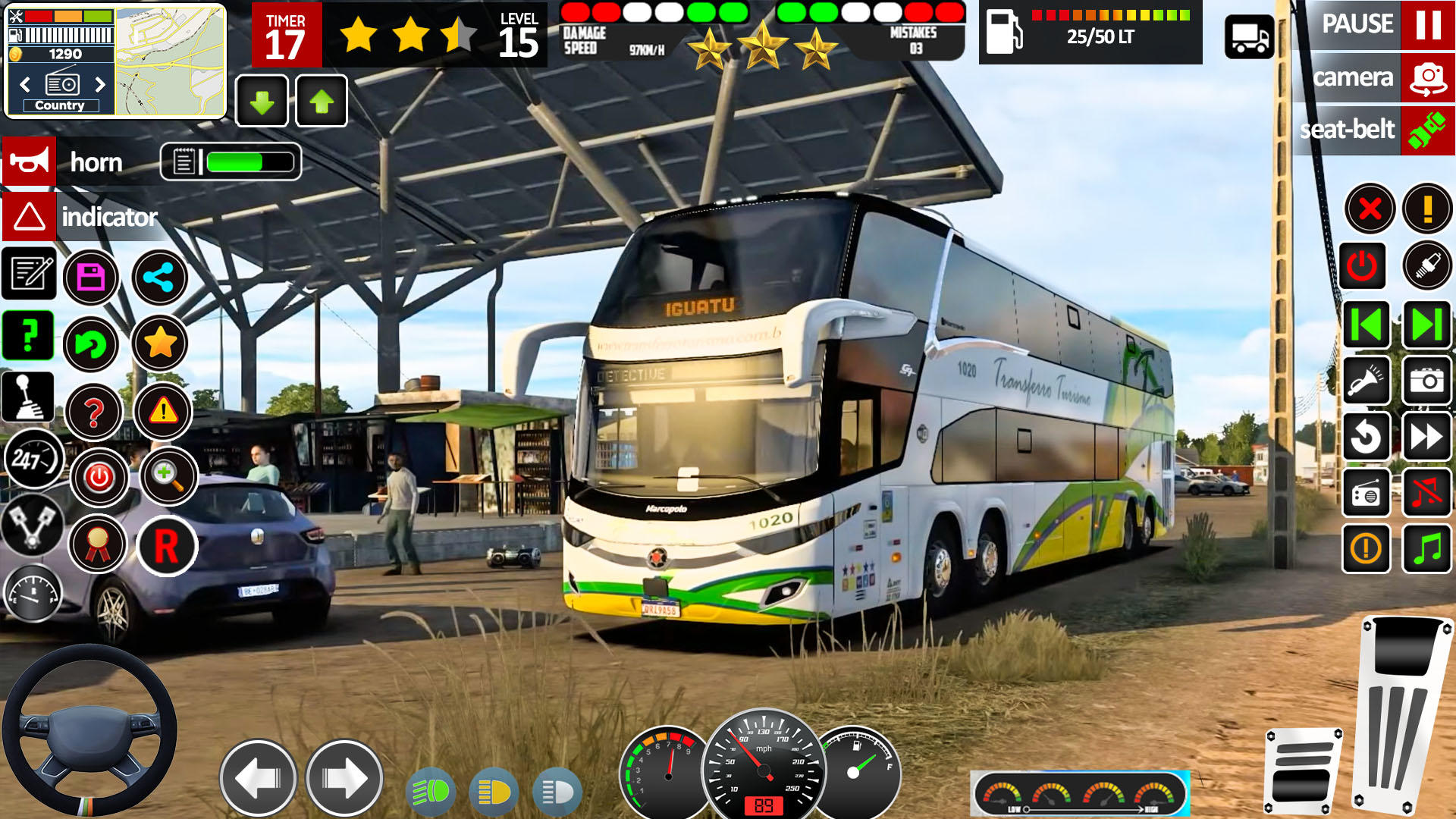This screenshot has height=819, width=1456.
Task: Activate the hazard indicator button
Action: click(30, 217)
